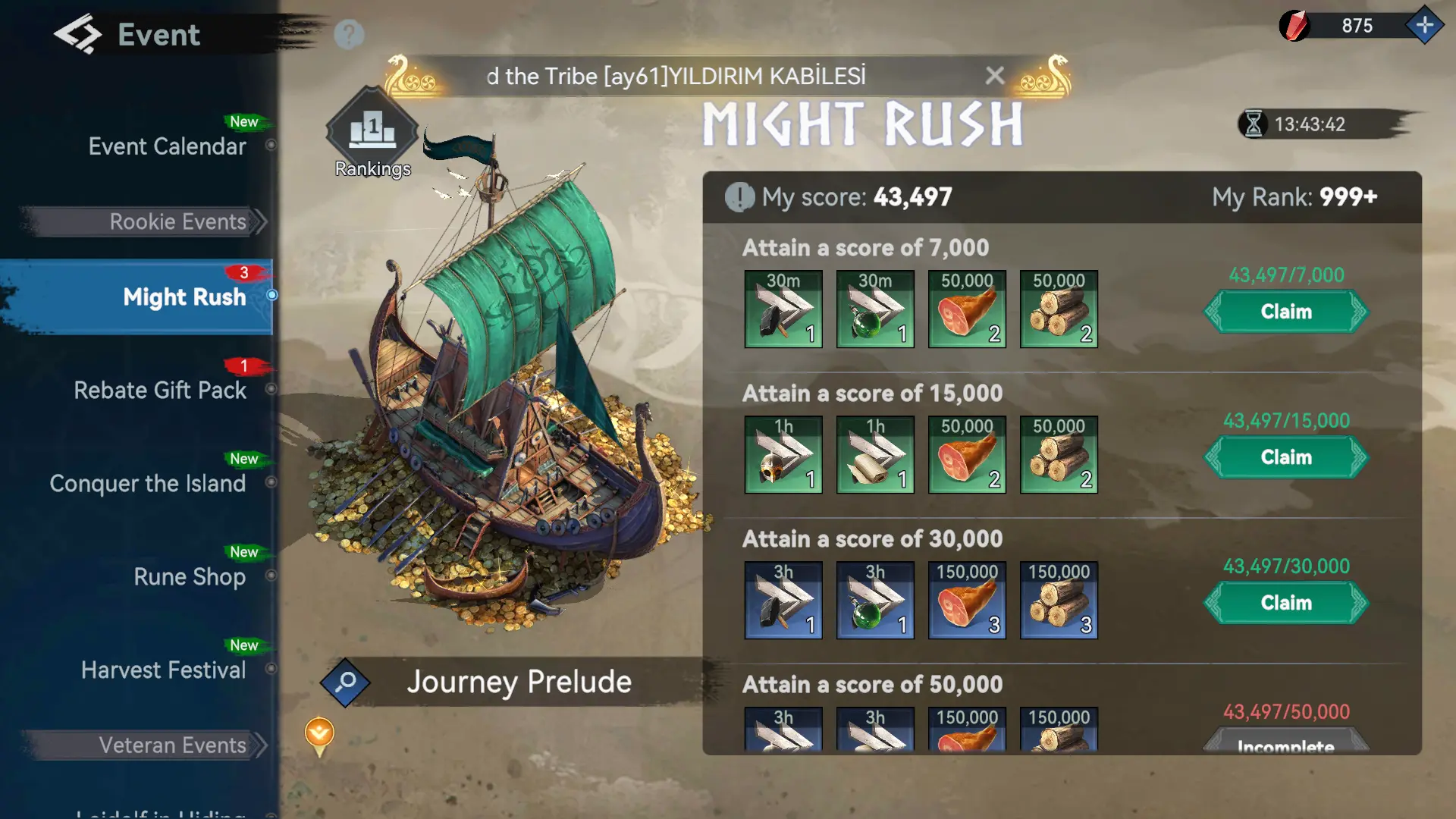Click the plus button next to 875 currency
The height and width of the screenshot is (819, 1456).
pos(1425,25)
